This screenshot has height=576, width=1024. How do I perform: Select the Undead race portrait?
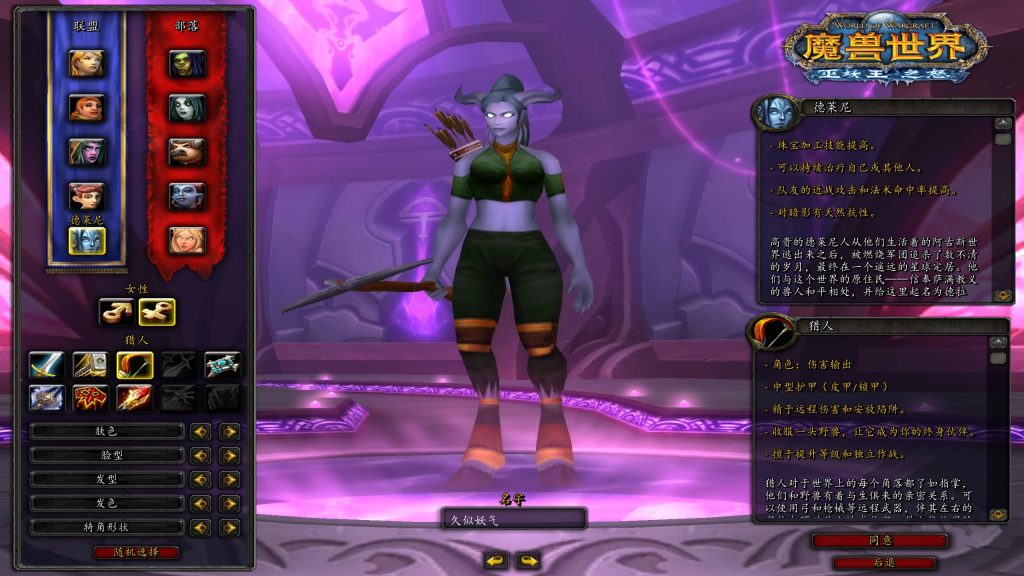(187, 107)
